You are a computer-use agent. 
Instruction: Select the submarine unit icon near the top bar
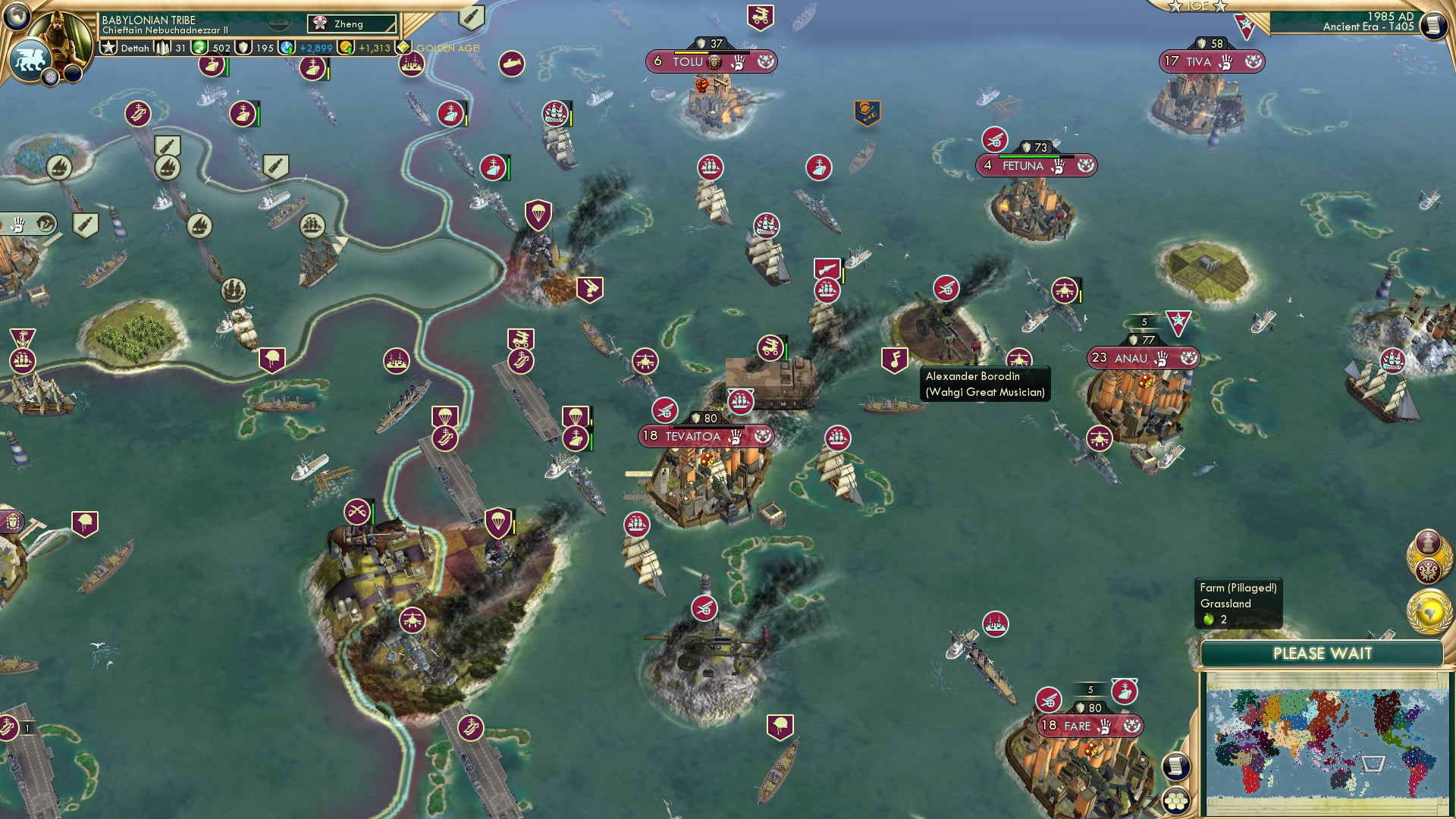coord(510,65)
